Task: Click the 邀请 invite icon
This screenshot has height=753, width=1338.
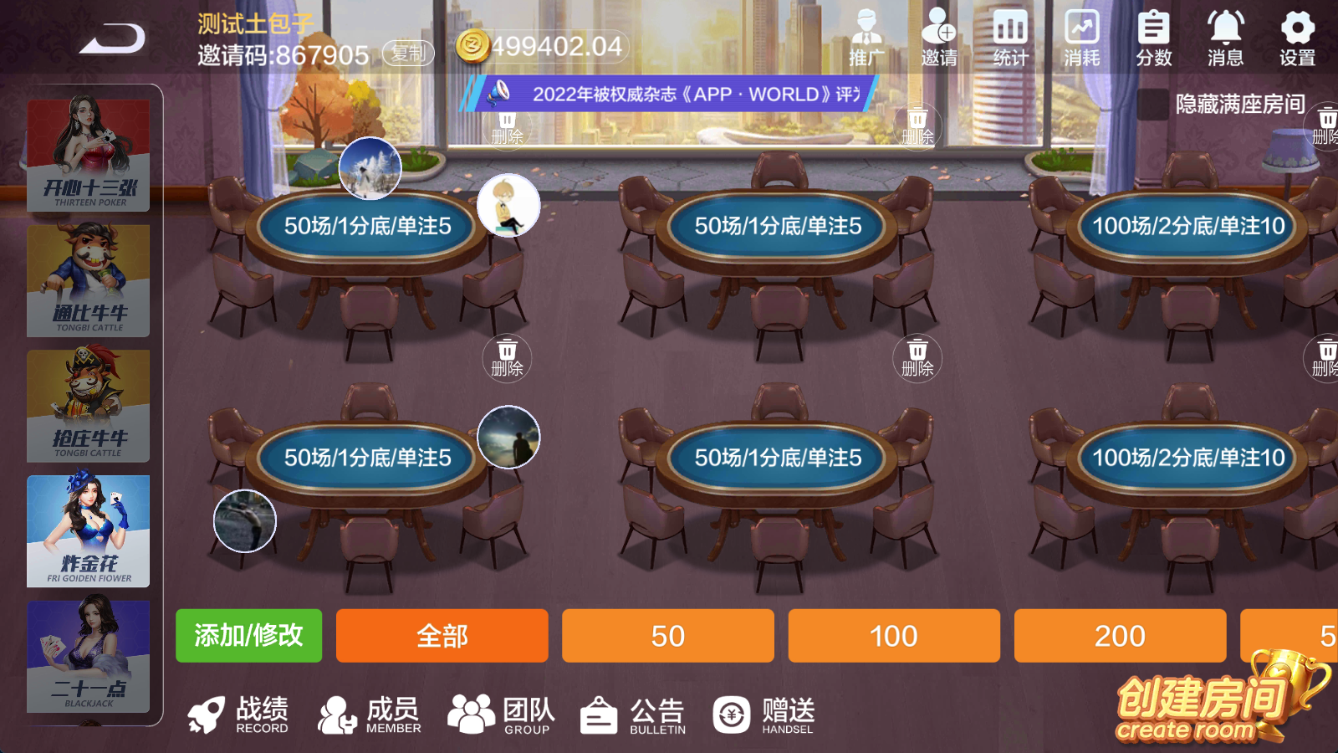Action: tap(938, 36)
